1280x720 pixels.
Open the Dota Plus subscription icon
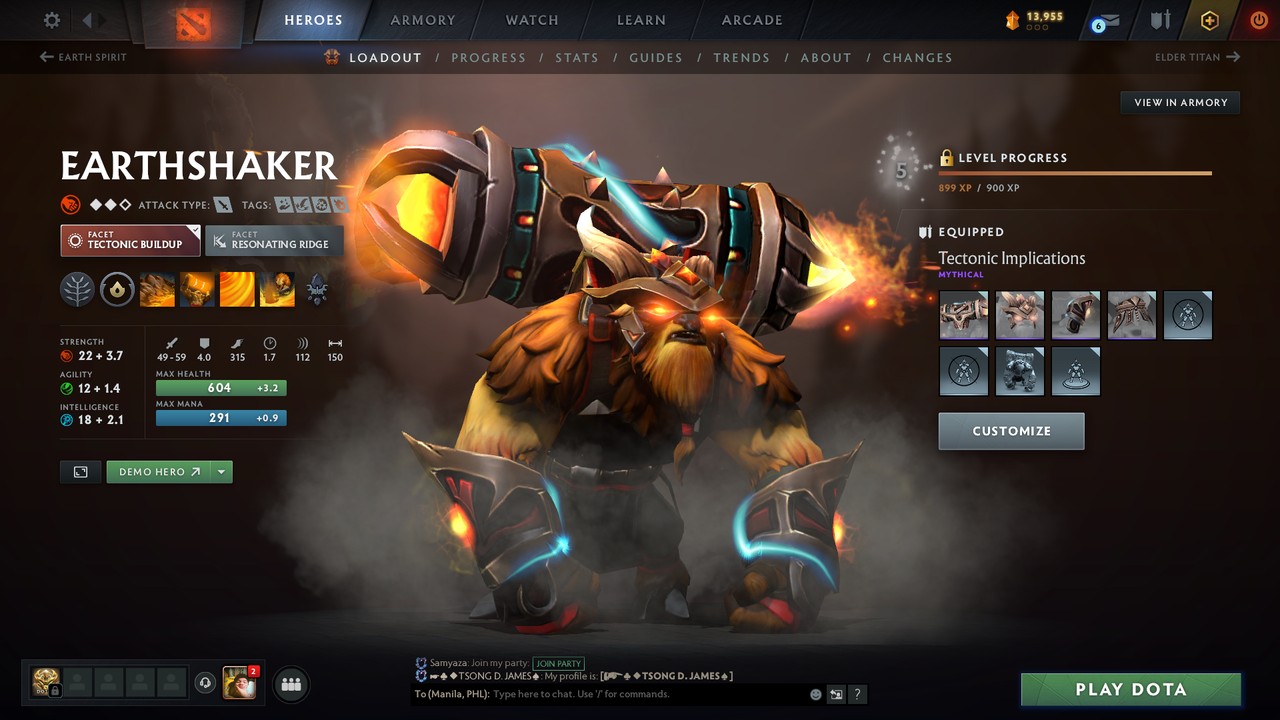(x=1209, y=19)
